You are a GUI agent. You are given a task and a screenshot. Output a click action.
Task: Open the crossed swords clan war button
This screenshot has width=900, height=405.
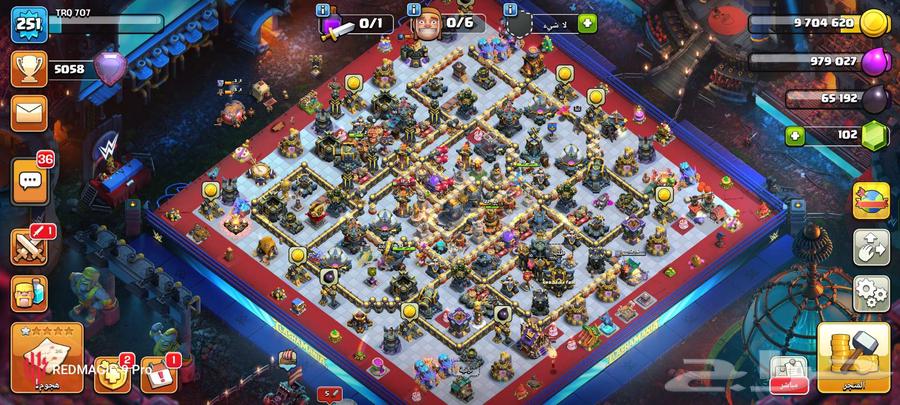point(29,246)
